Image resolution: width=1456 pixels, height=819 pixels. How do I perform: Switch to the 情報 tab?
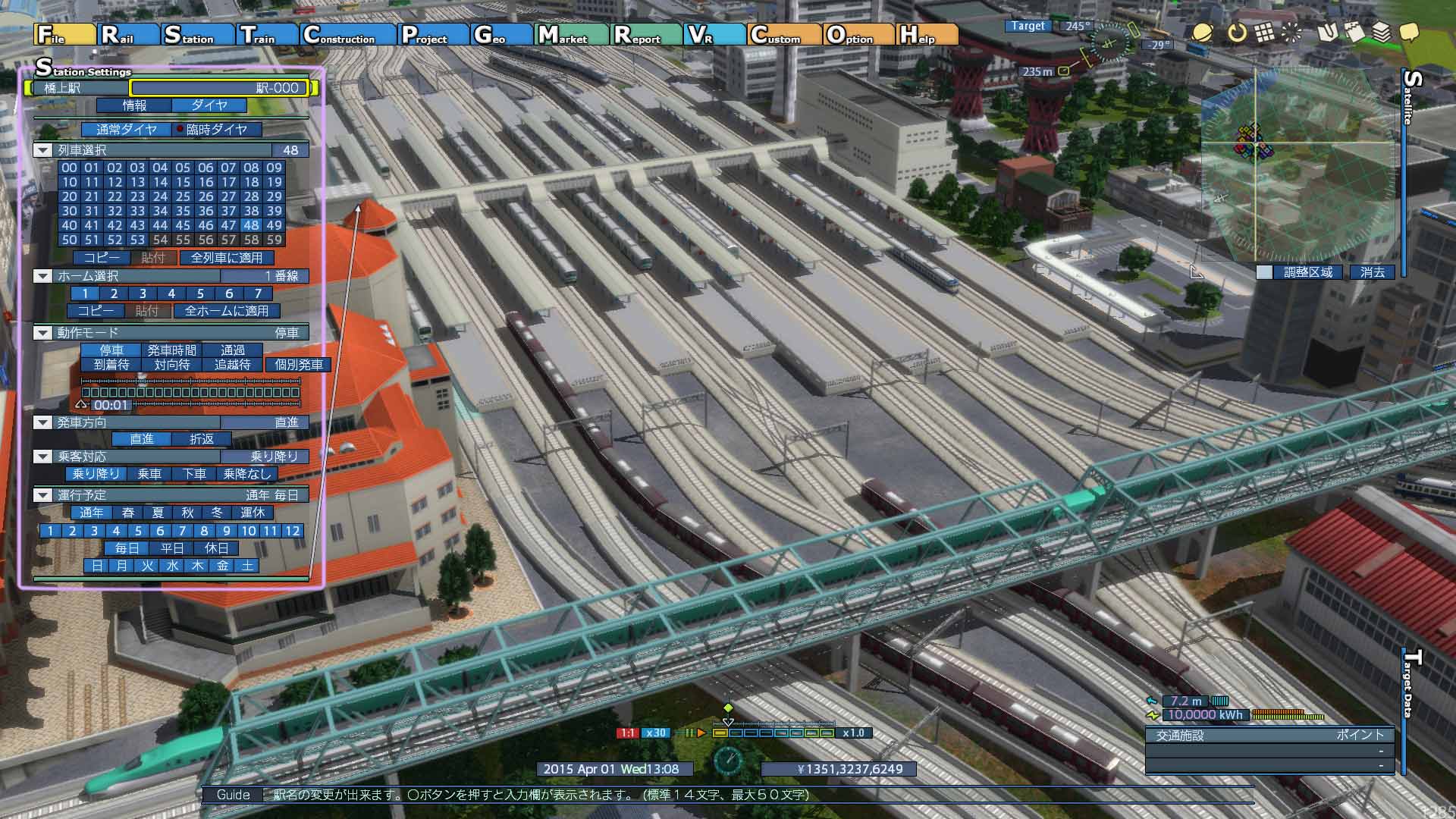pyautogui.click(x=135, y=105)
